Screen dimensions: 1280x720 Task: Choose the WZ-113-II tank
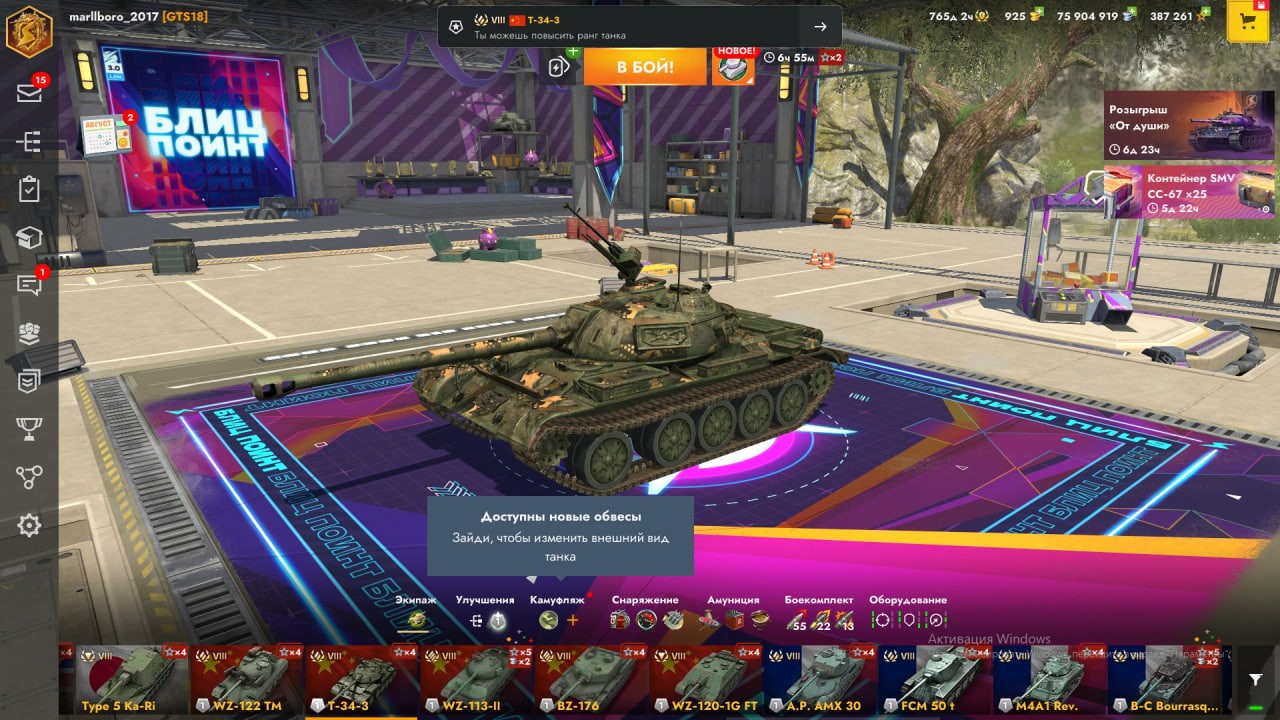click(476, 679)
